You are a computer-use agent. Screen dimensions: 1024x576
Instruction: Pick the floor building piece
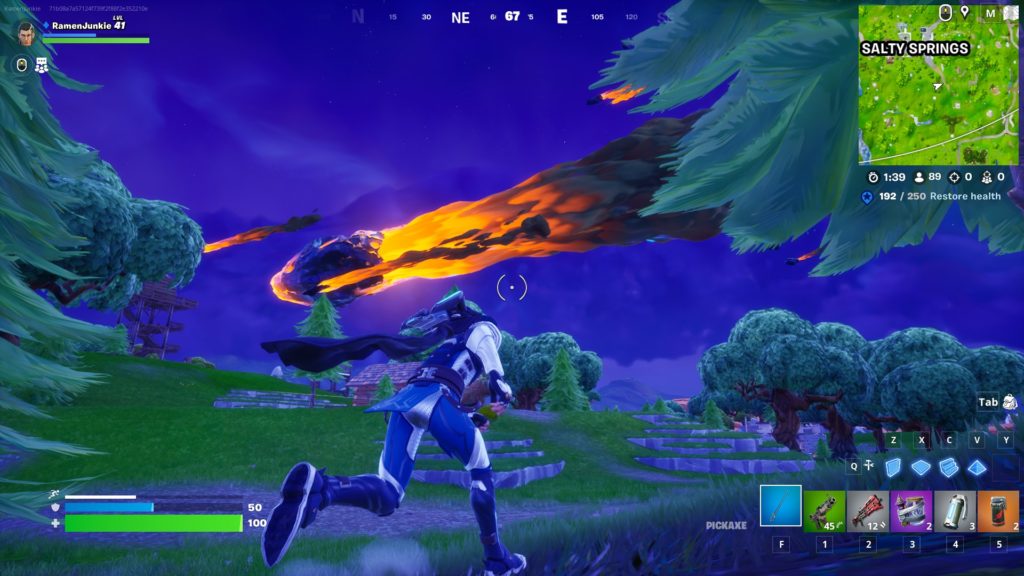pos(921,467)
